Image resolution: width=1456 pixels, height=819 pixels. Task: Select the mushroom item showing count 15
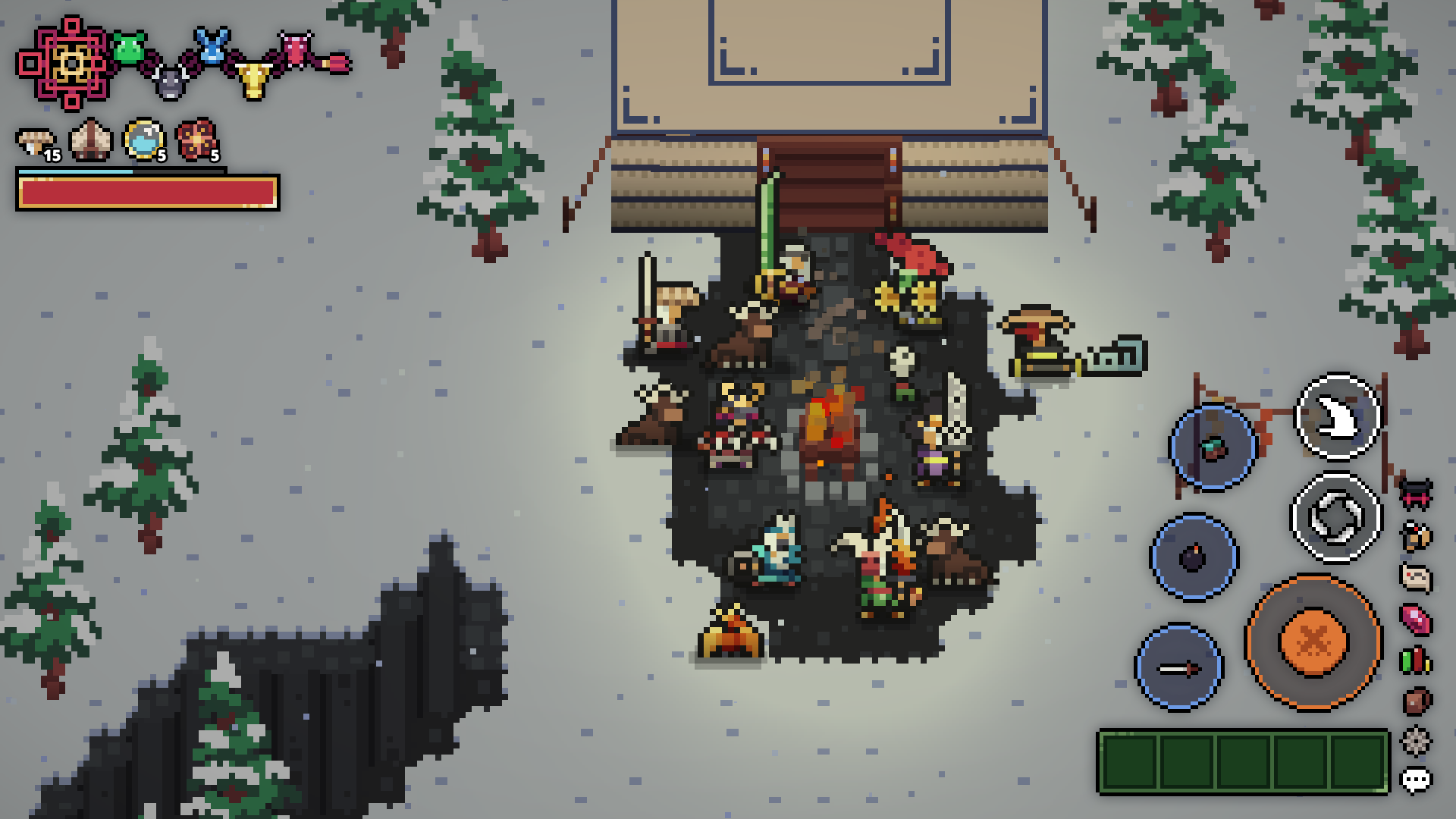(x=36, y=140)
